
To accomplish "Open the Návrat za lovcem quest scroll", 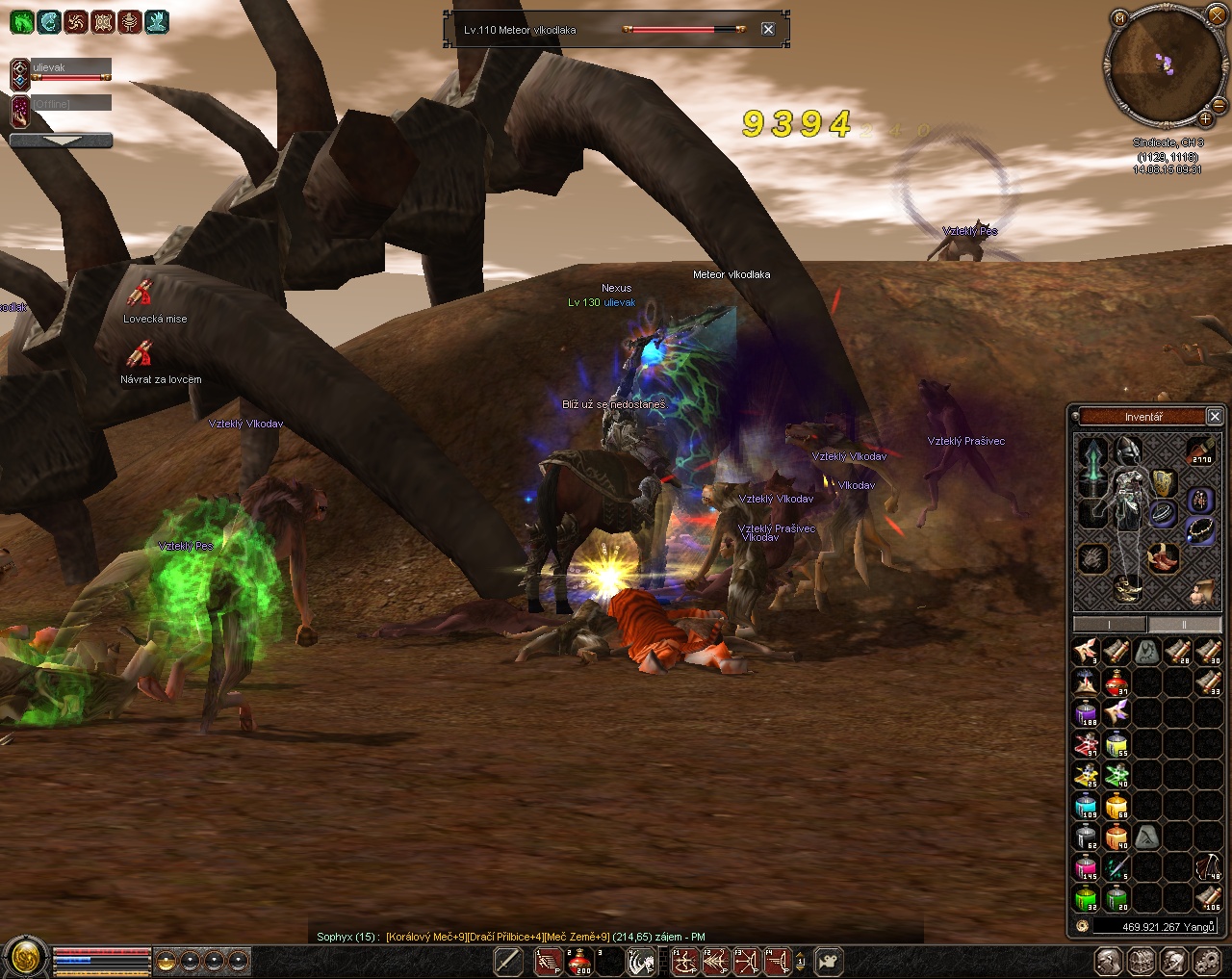I will (141, 354).
